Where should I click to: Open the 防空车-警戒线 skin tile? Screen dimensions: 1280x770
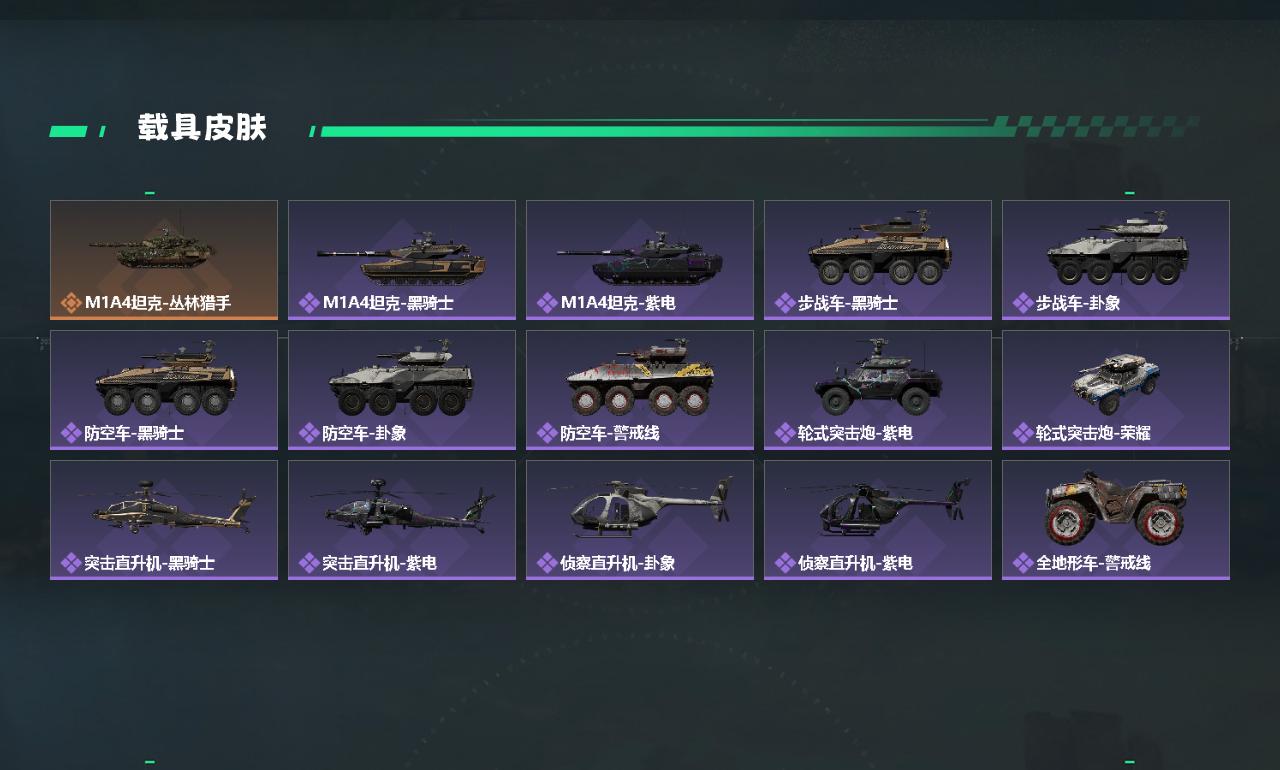point(640,390)
